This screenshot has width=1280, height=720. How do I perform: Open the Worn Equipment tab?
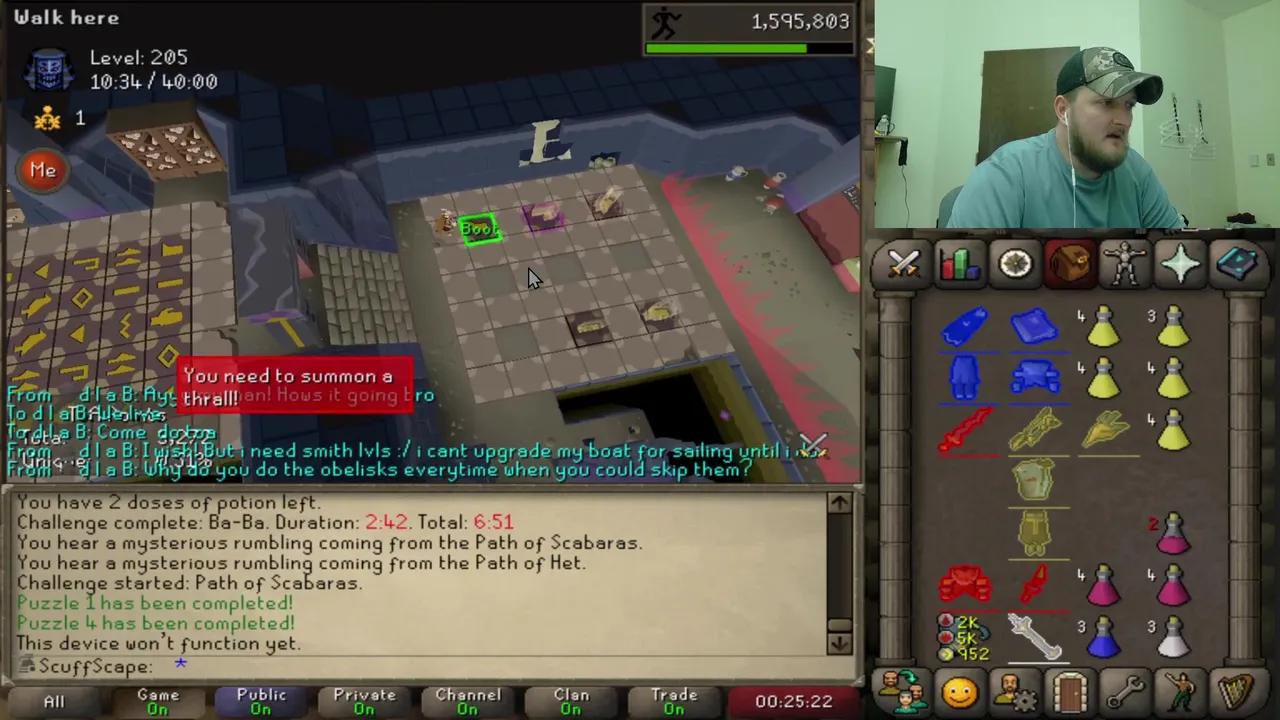point(1124,263)
